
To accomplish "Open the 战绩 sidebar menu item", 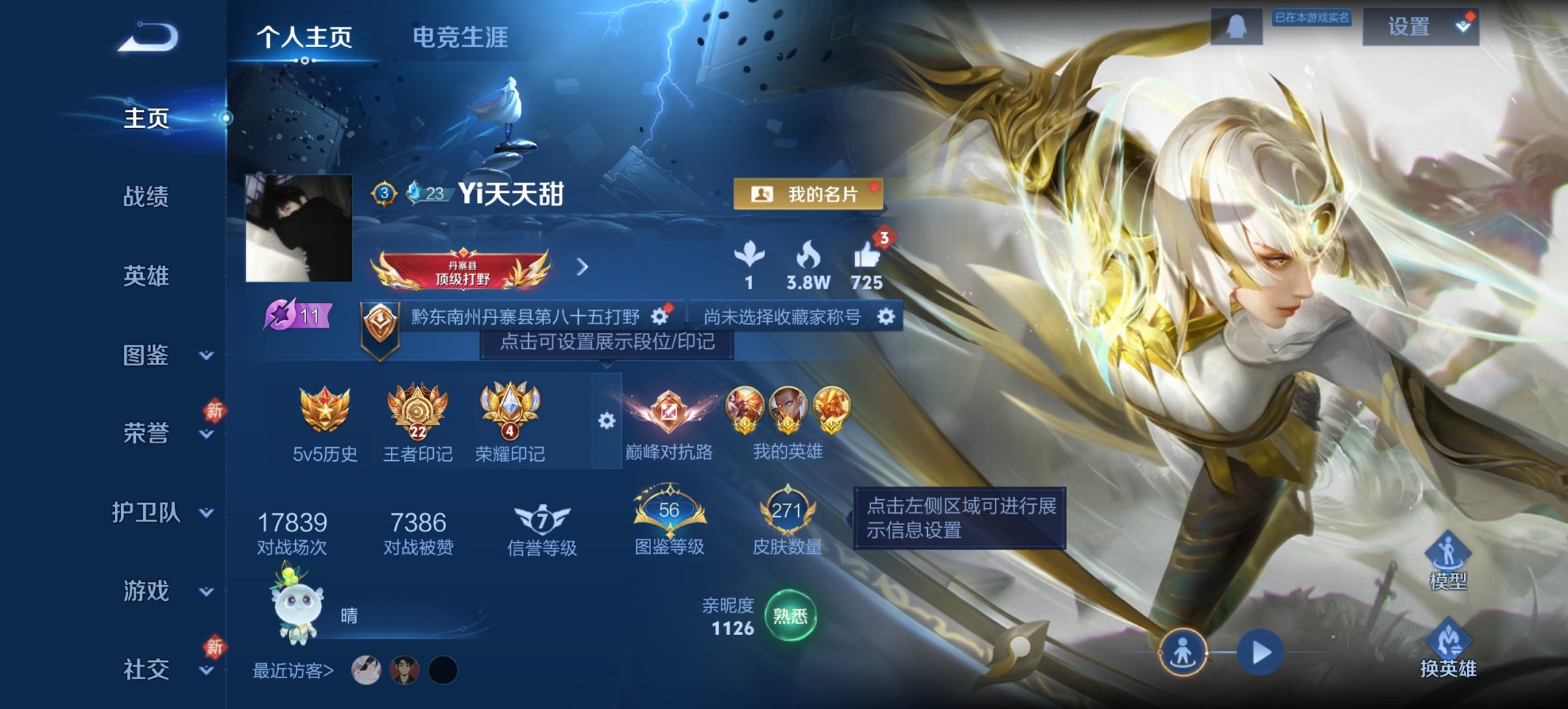I will pos(146,197).
